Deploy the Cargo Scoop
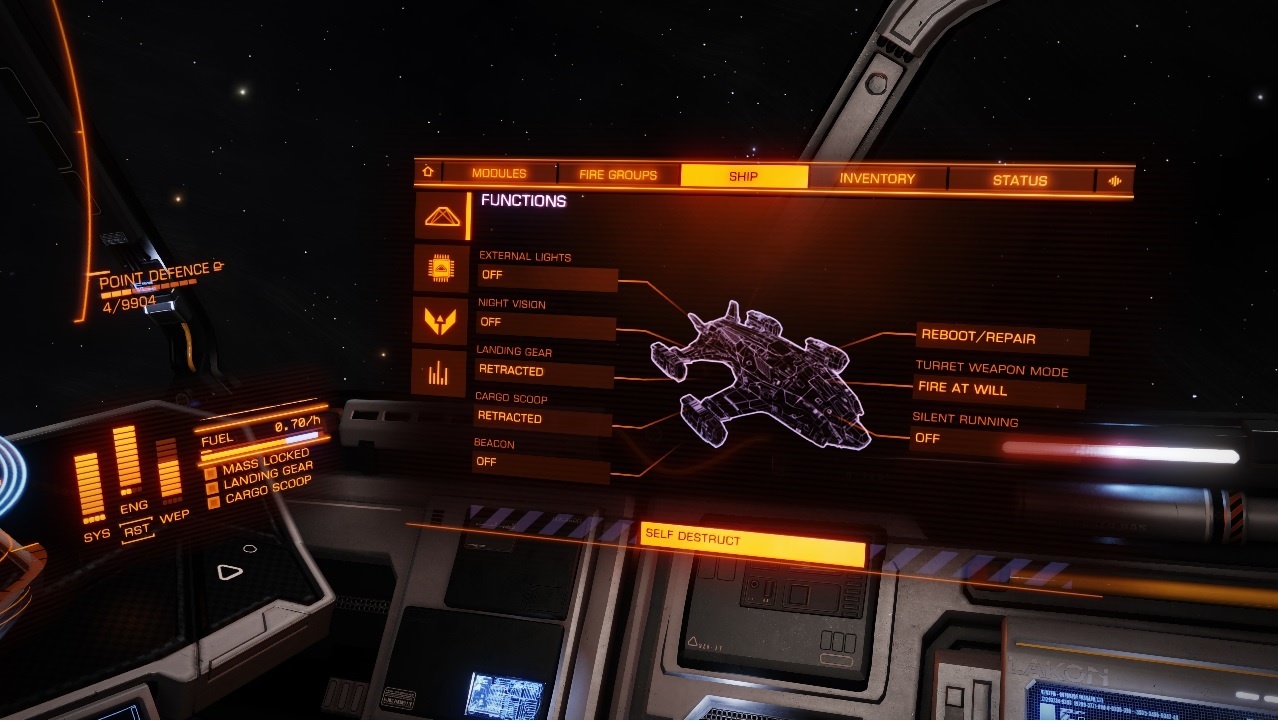The image size is (1278, 721). tap(543, 418)
